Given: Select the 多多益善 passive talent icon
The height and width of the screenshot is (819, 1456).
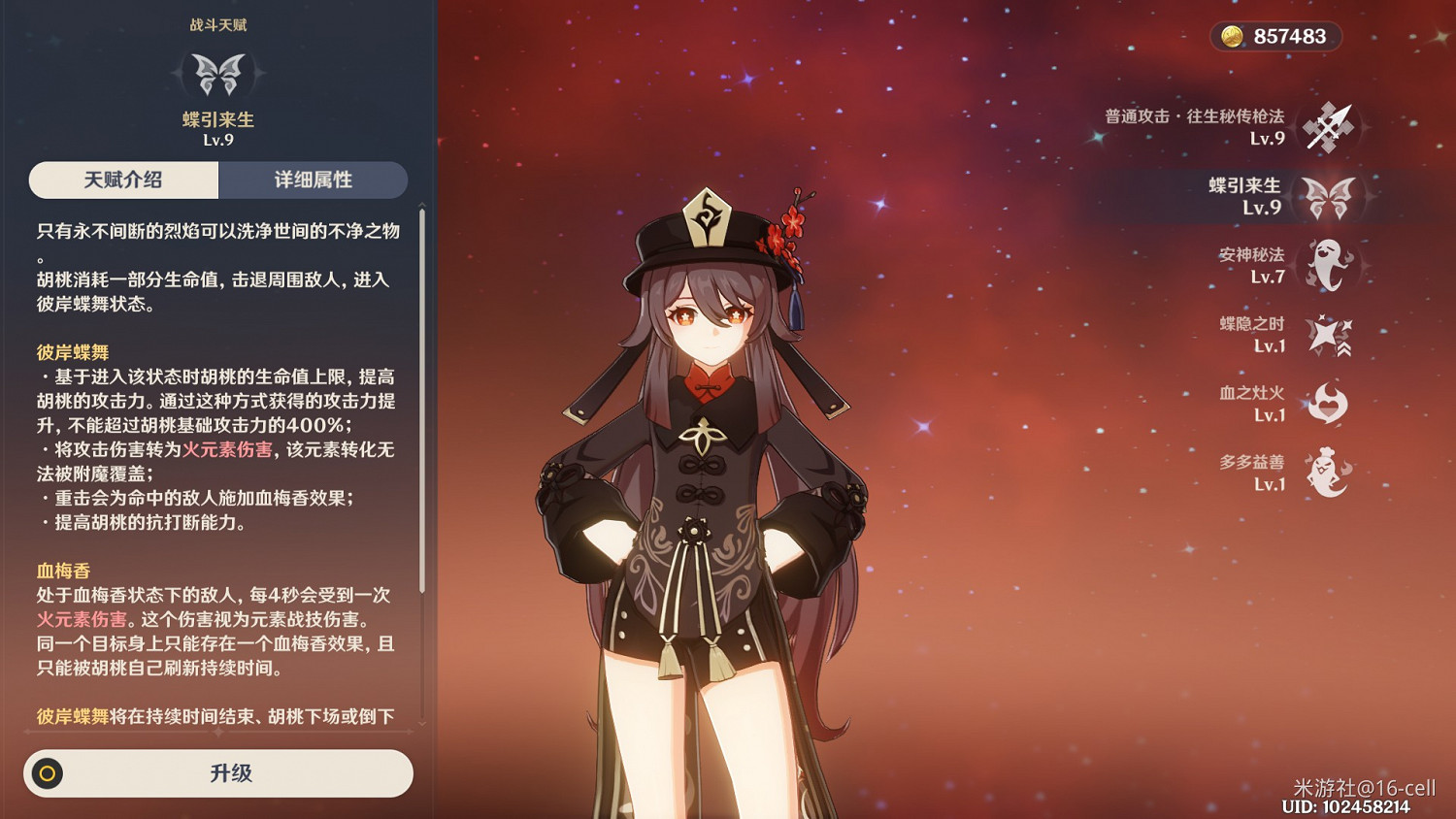Looking at the screenshot, I should (x=1328, y=472).
